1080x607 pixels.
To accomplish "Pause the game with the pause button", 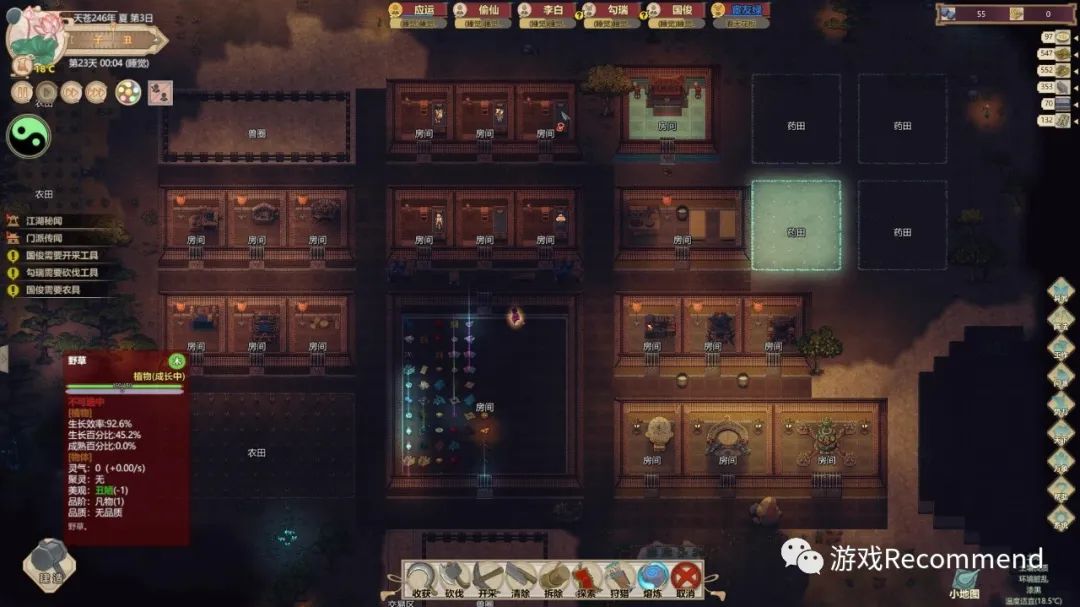I will tap(22, 93).
